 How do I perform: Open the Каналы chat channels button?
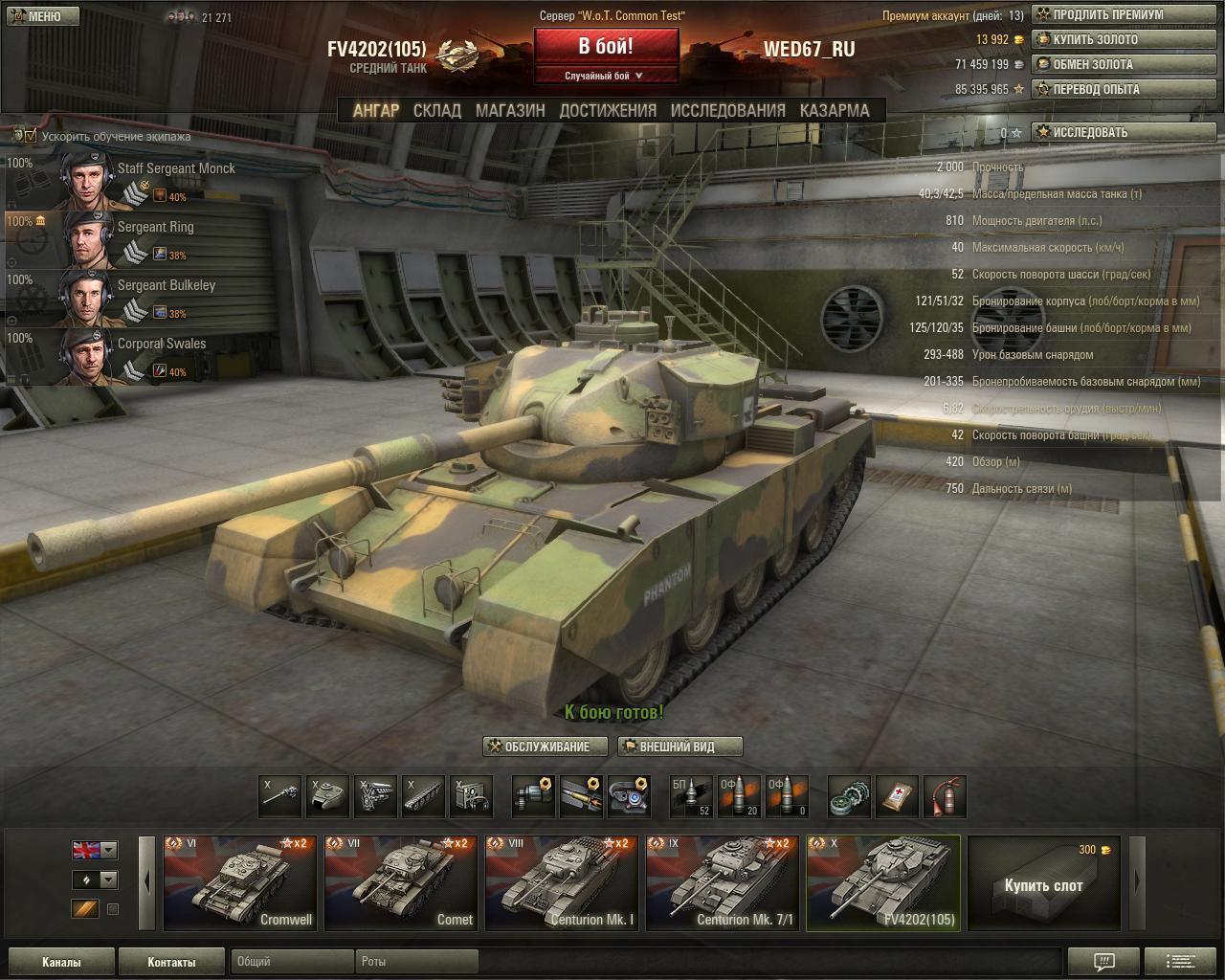pos(61,962)
